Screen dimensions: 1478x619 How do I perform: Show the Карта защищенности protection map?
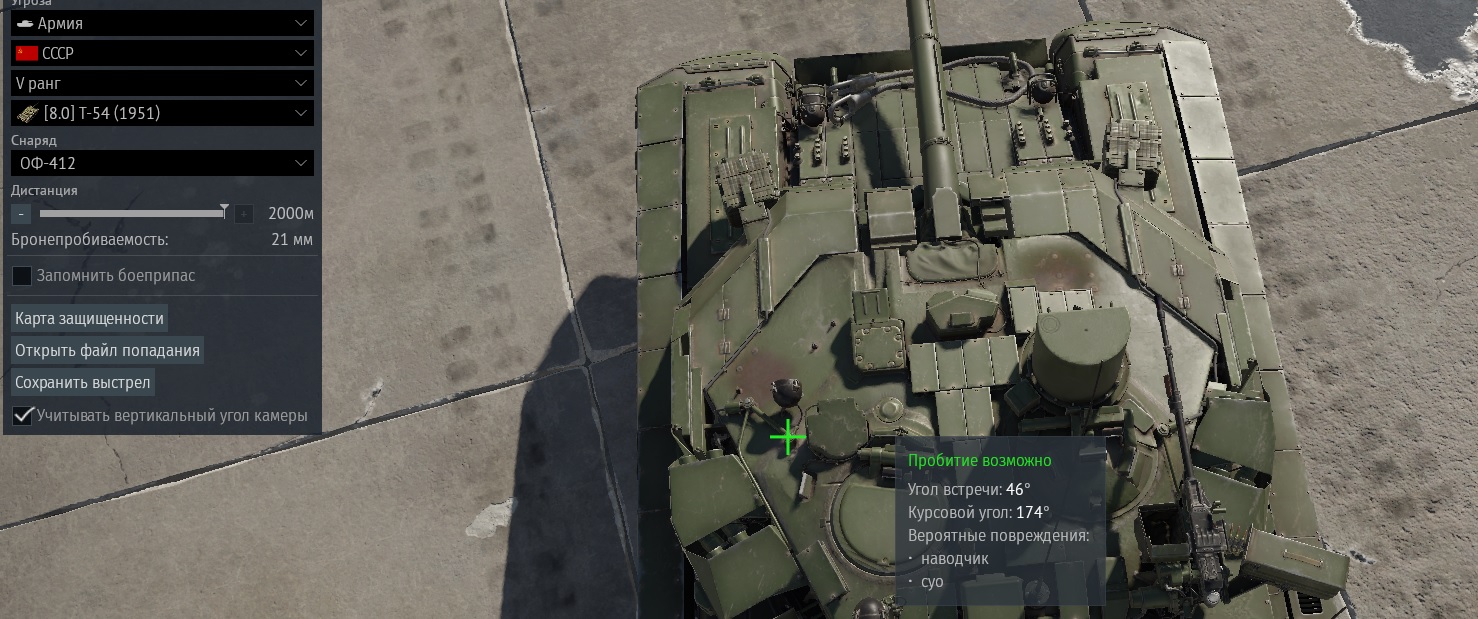point(89,318)
